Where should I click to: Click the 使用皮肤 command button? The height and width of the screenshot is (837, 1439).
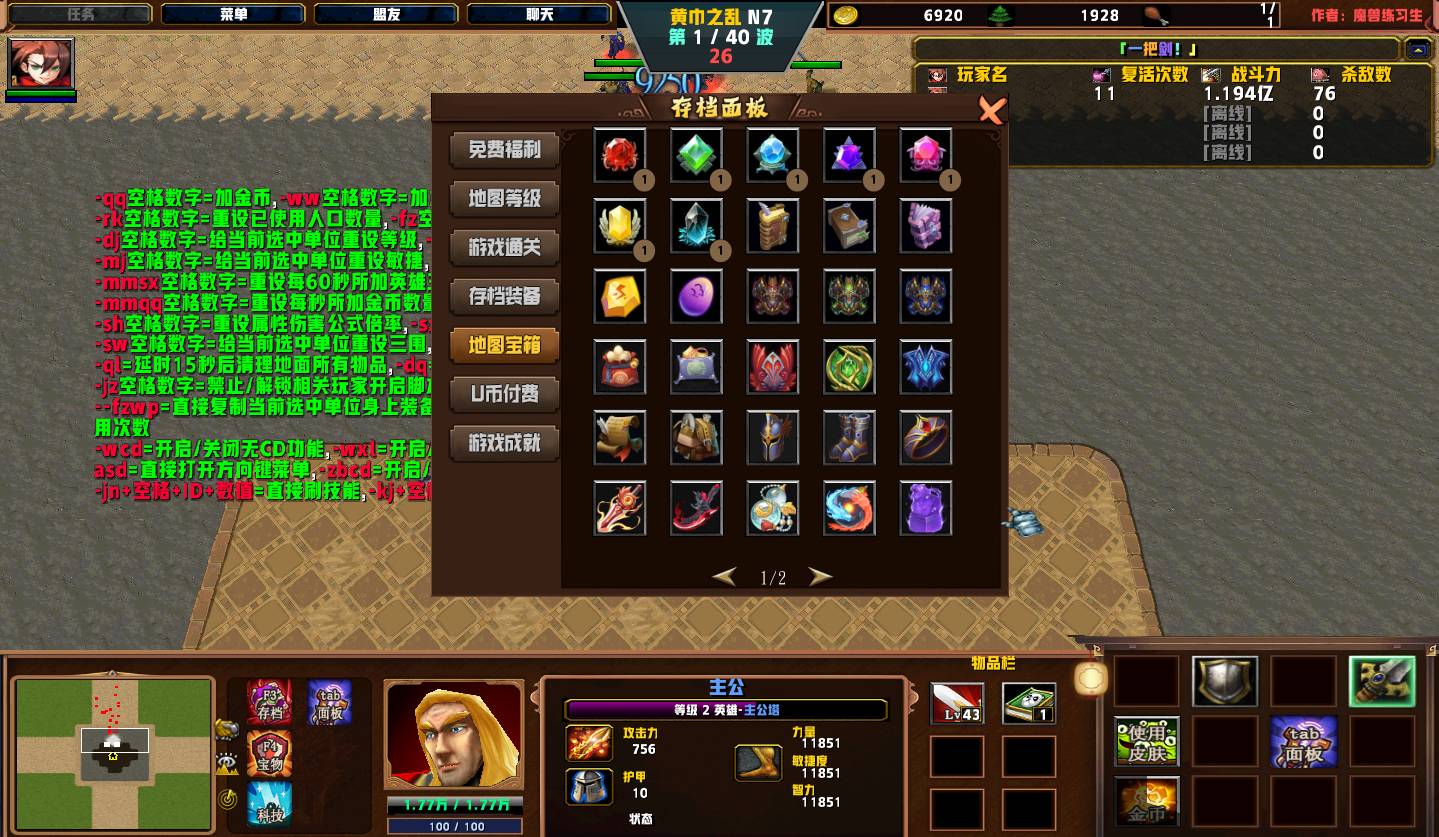coord(1147,741)
